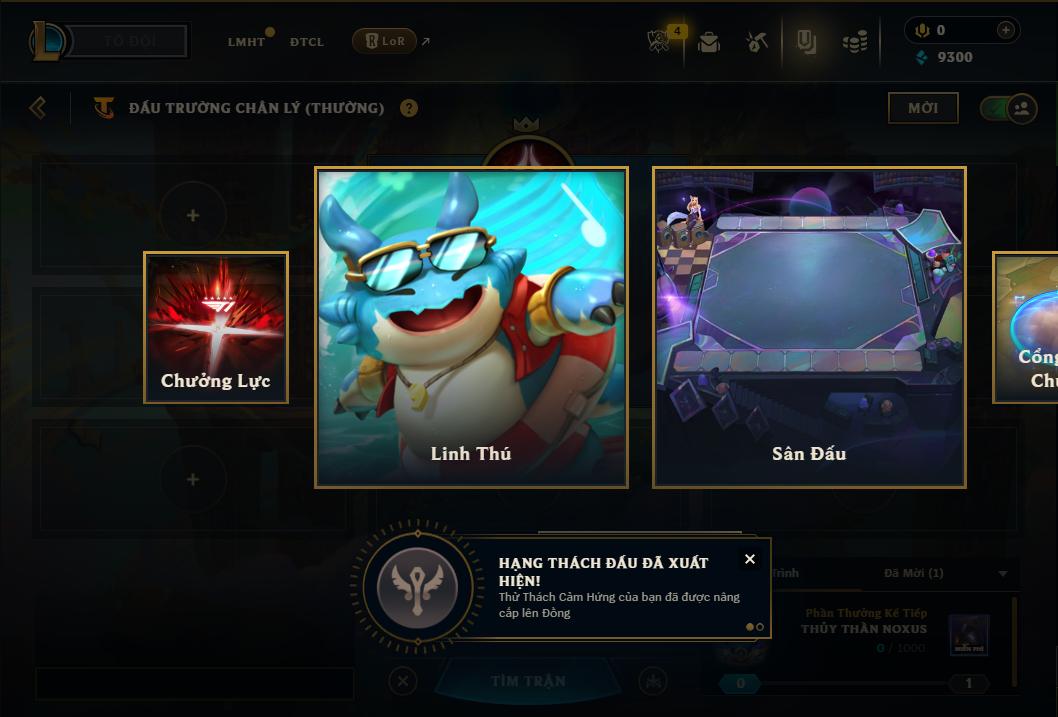Open the Chưởng Lực boom card

216,327
